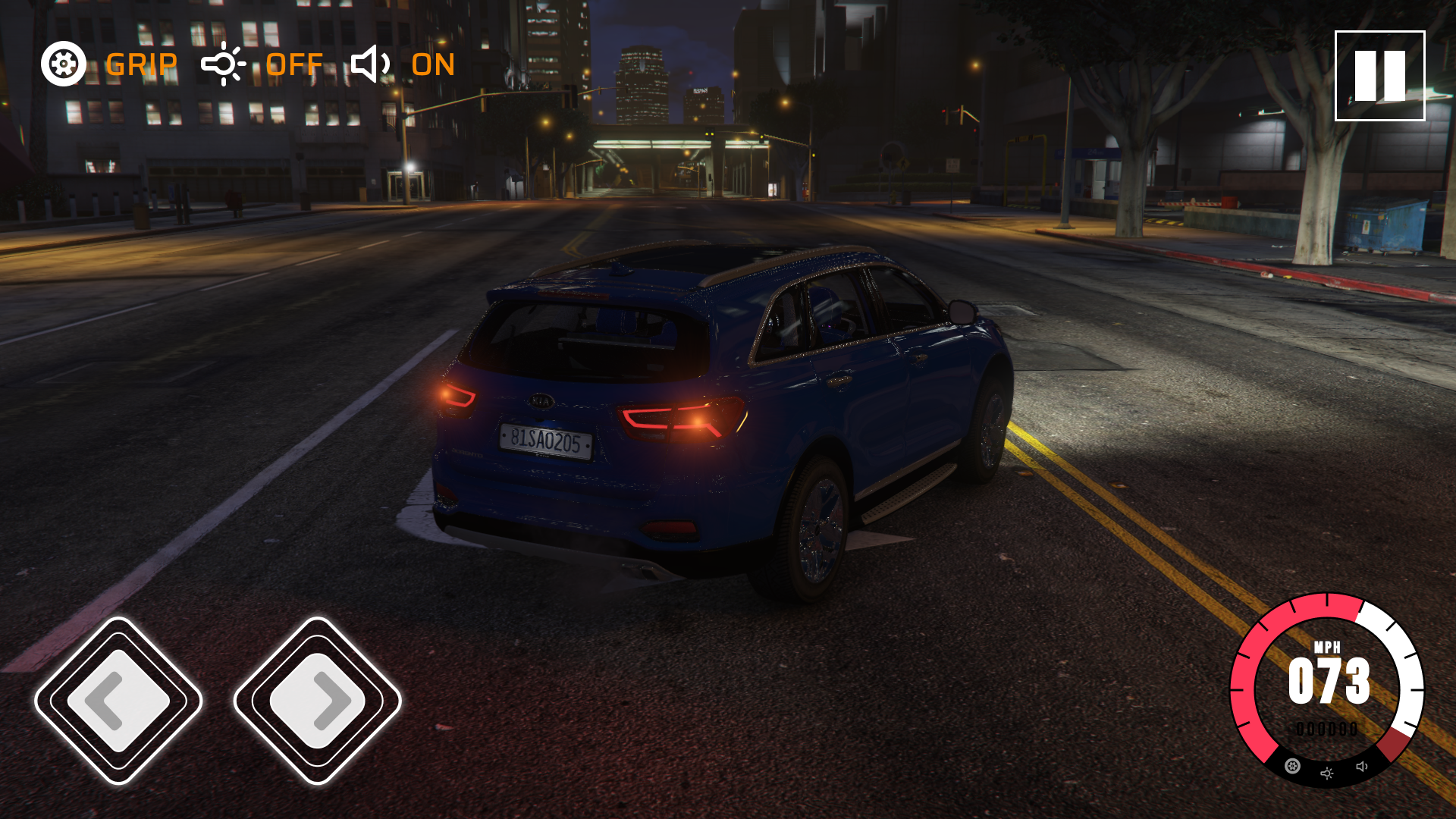Click the small wheel icon under the speedometer
1456x819 pixels.
(1292, 767)
